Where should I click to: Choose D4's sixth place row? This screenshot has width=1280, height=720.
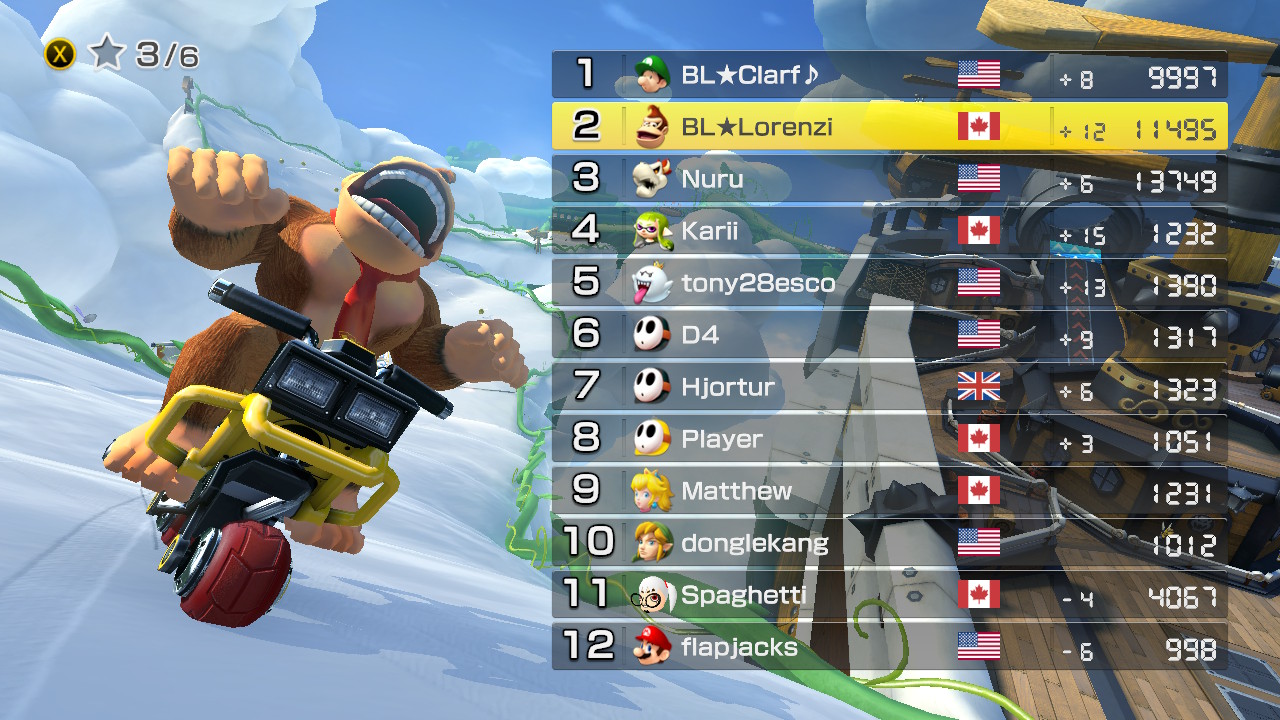pyautogui.click(x=889, y=335)
